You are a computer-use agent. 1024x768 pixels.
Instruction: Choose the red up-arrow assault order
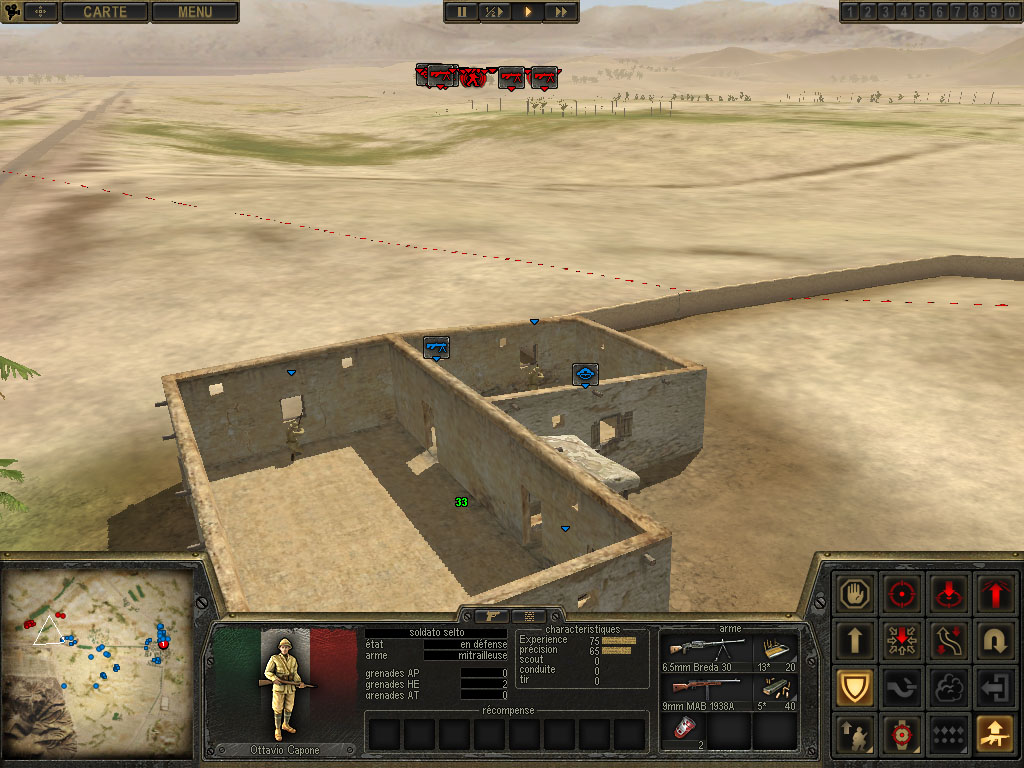tap(995, 594)
